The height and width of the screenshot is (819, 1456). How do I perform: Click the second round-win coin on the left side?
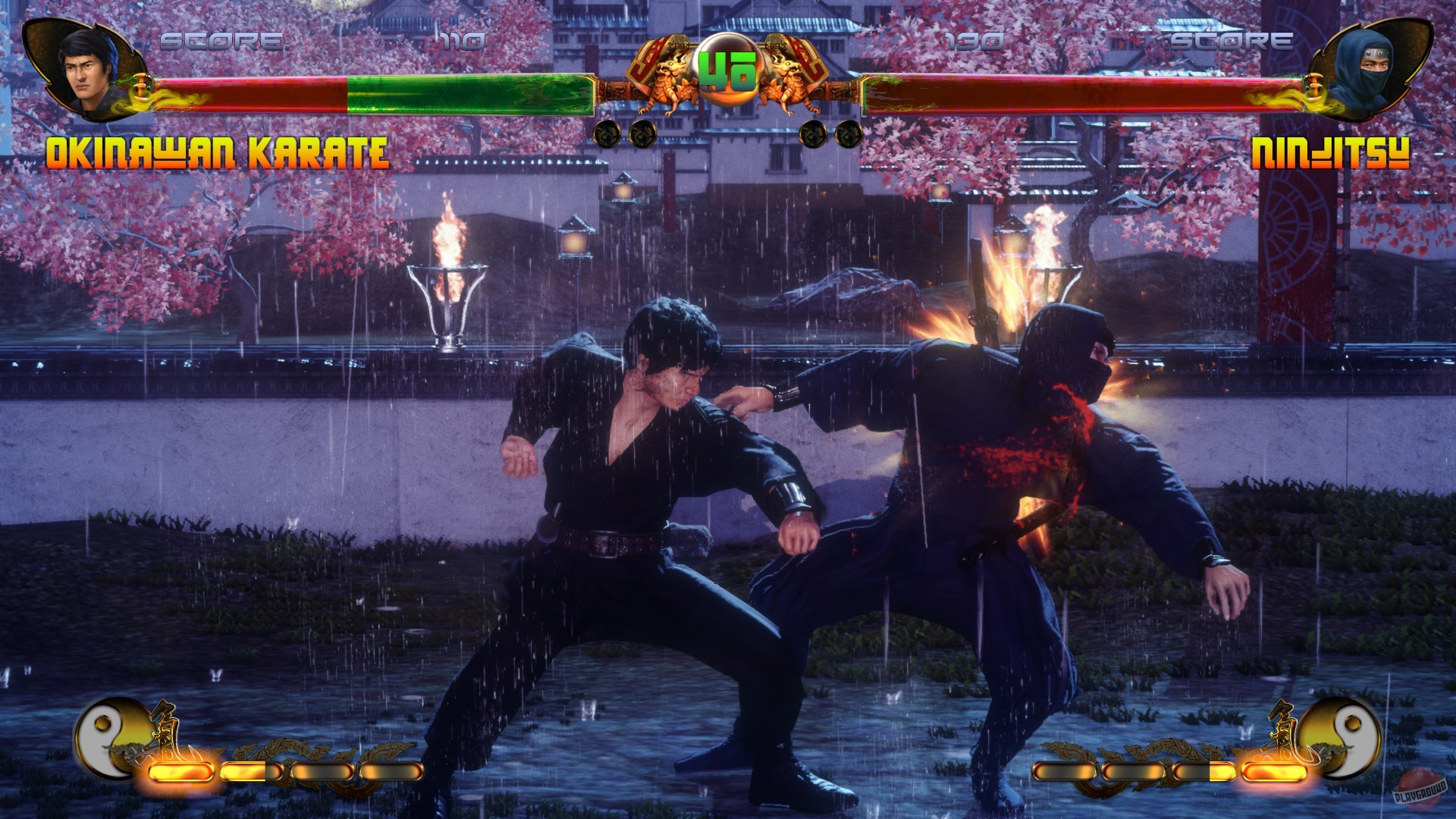tap(641, 133)
